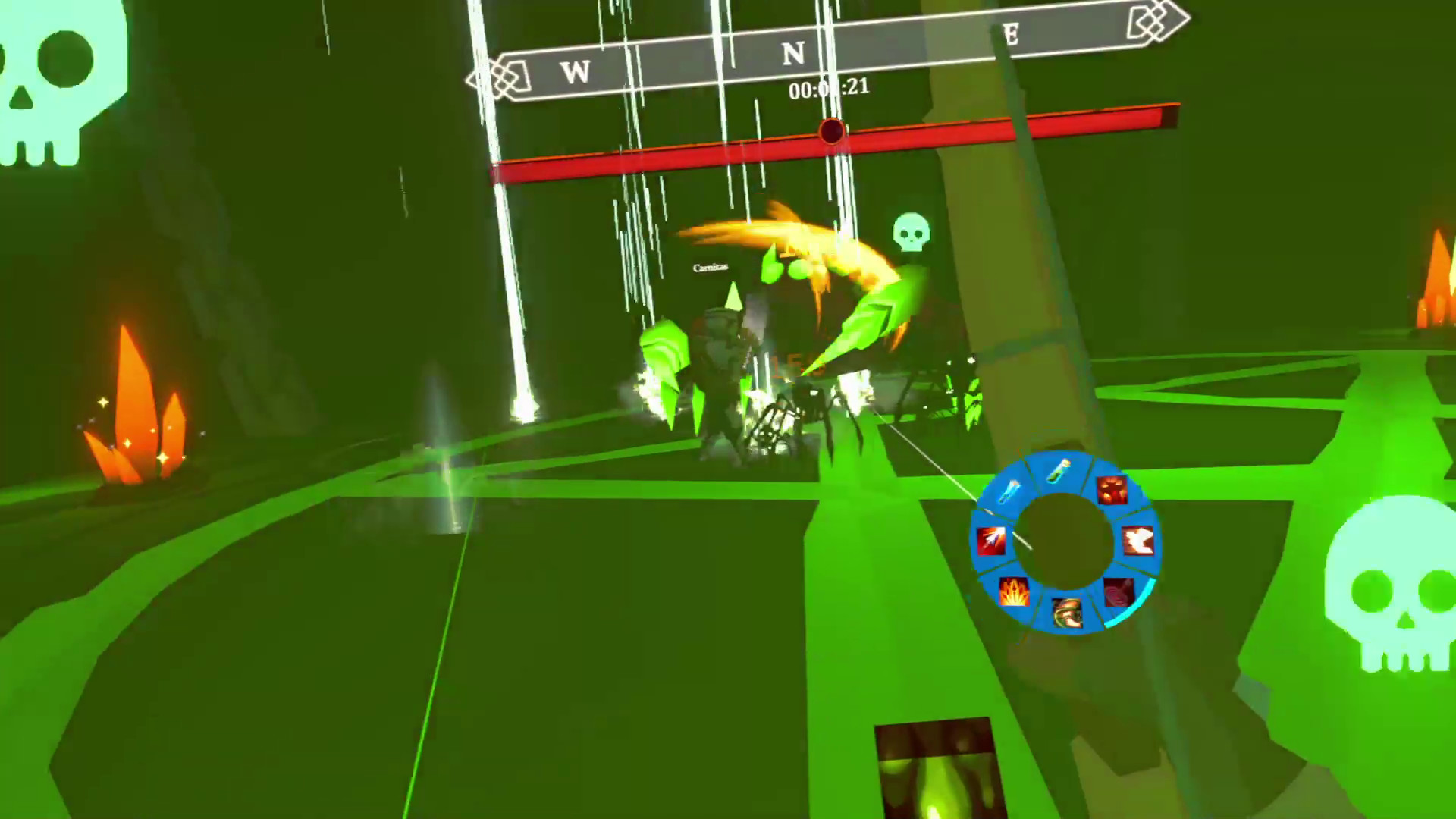Select the fiery arrow ability on the left
Screen dimensions: 1456x819
click(x=992, y=541)
